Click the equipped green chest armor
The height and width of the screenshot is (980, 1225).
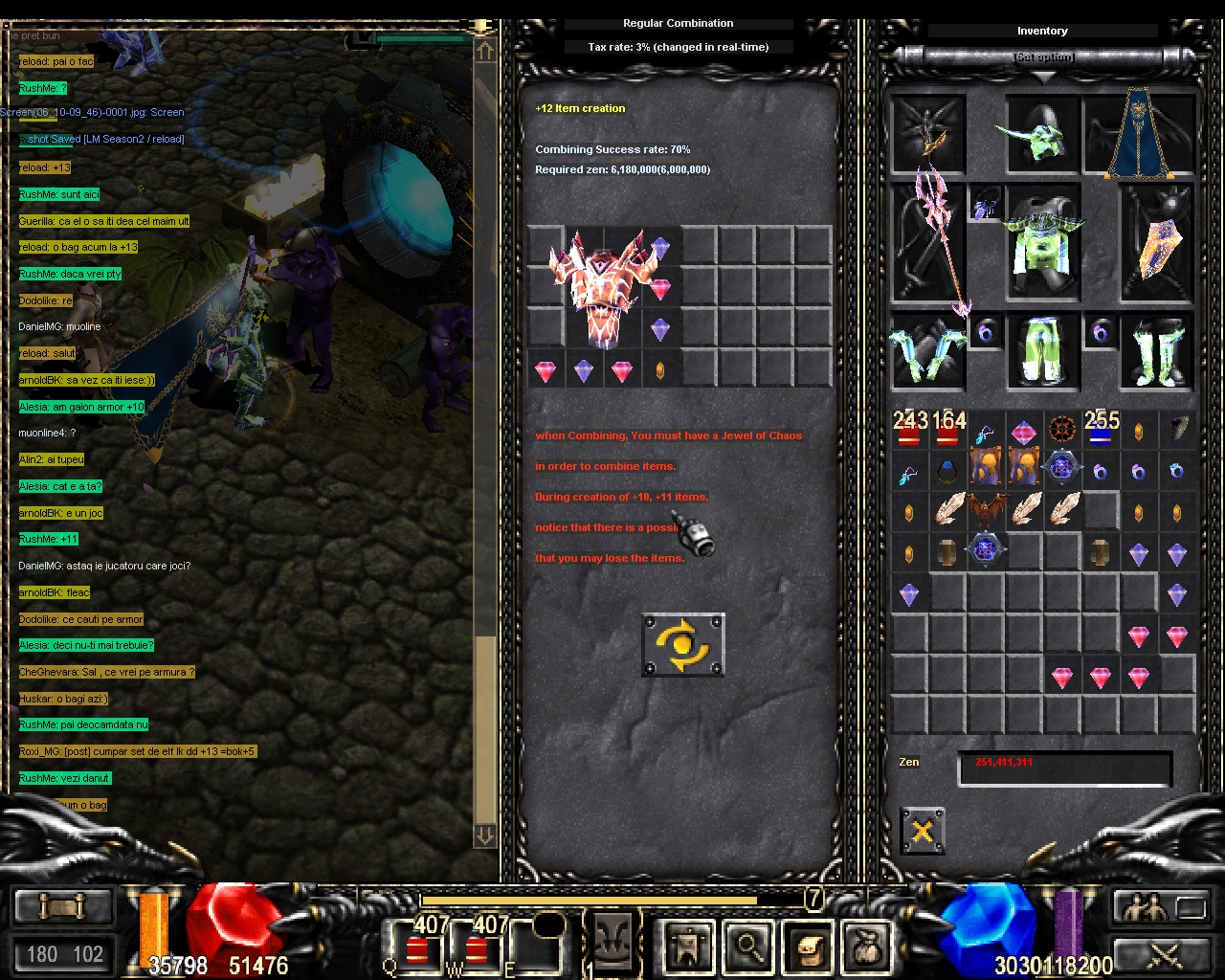coord(1042,243)
